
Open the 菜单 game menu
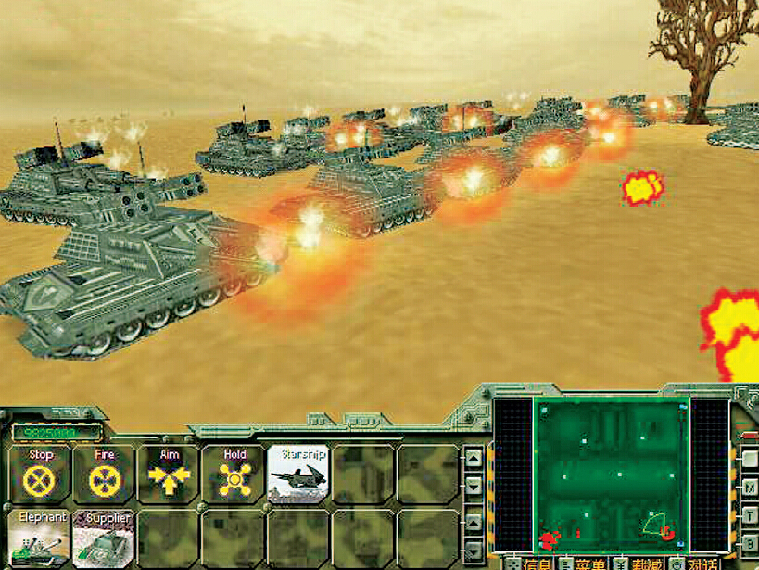pos(583,564)
